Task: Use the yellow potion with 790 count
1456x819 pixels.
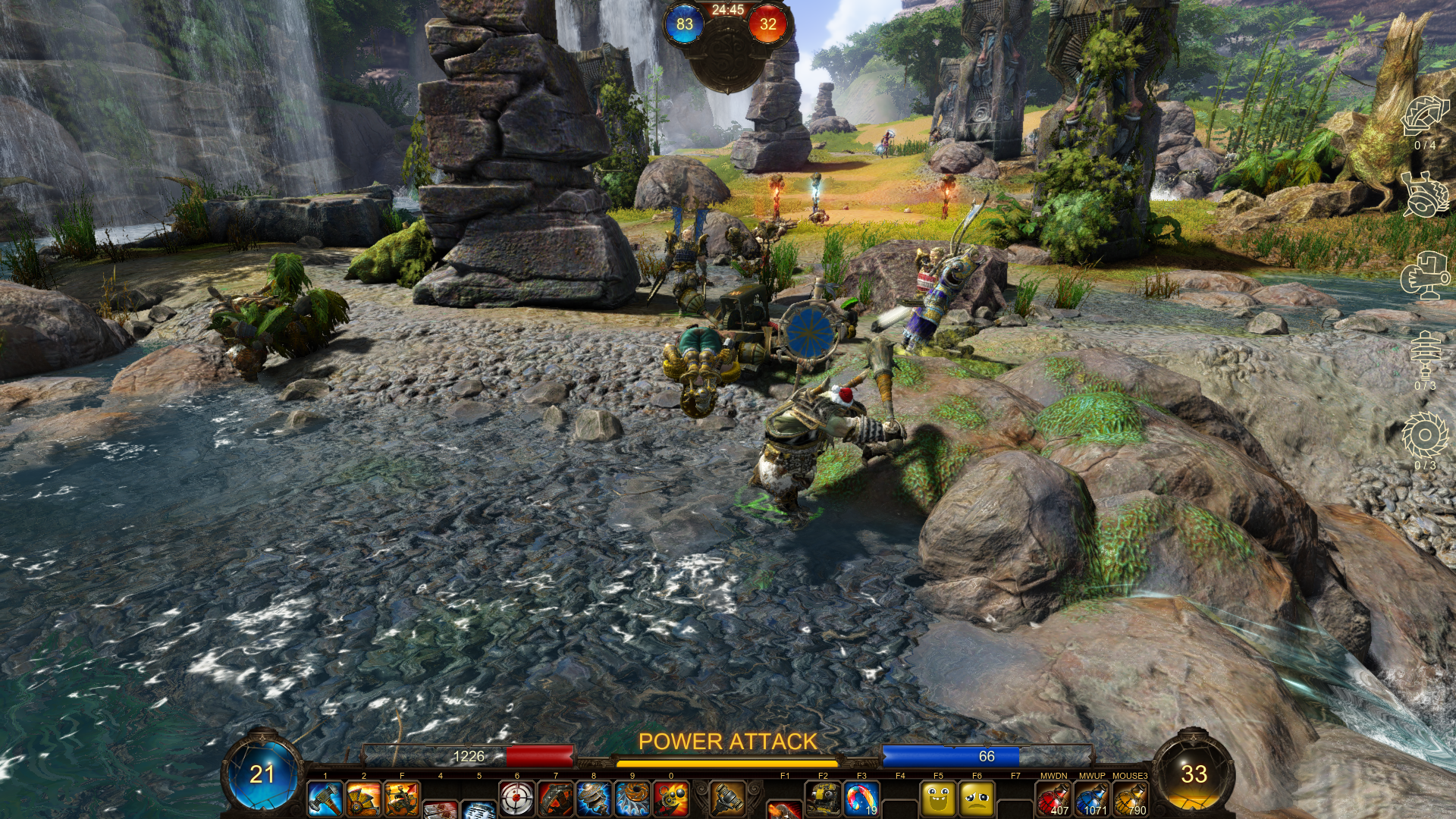Action: pos(1130,799)
